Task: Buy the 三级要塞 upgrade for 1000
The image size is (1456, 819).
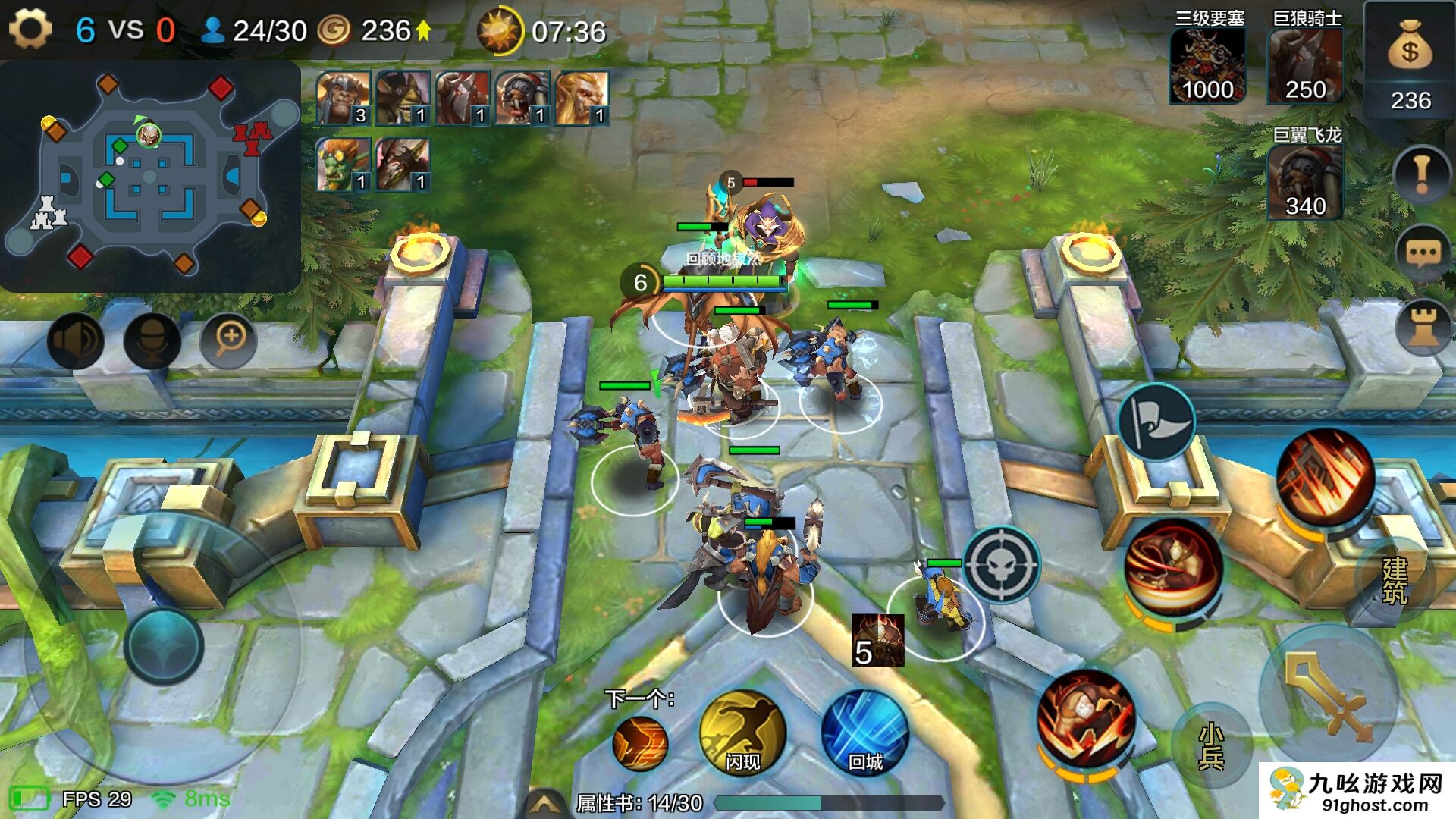Action: click(1207, 67)
